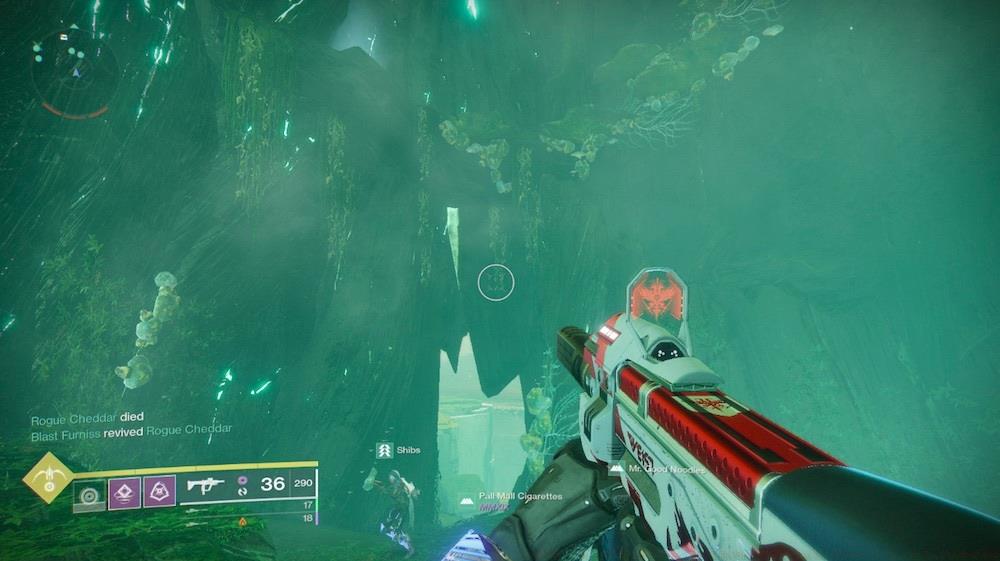The image size is (1000, 561).
Task: Select the Mr. Good Noodles player marker
Action: (659, 469)
